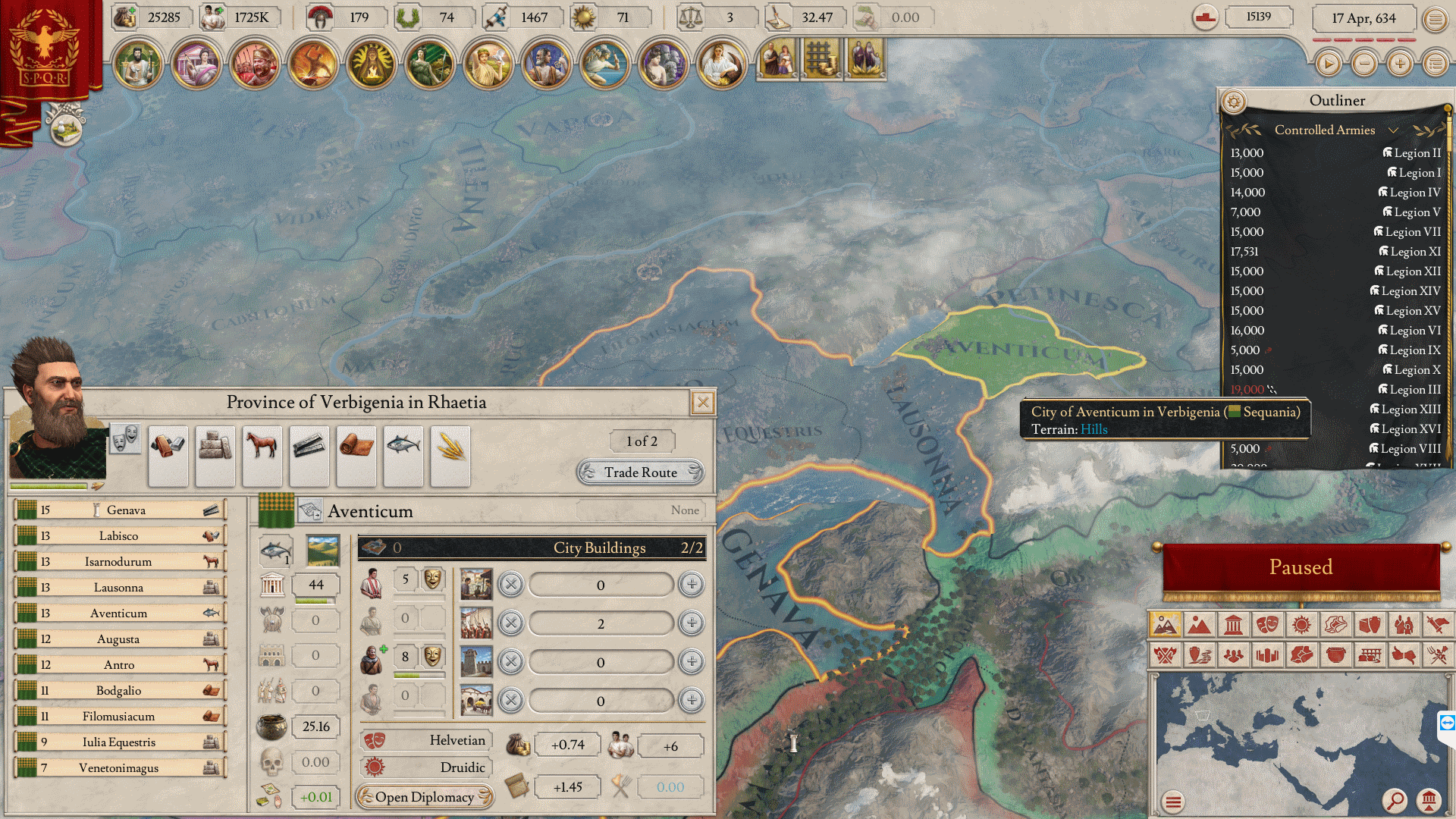Choose Venetonimagus from the city list
Viewport: 1456px width, 819px height.
120,768
